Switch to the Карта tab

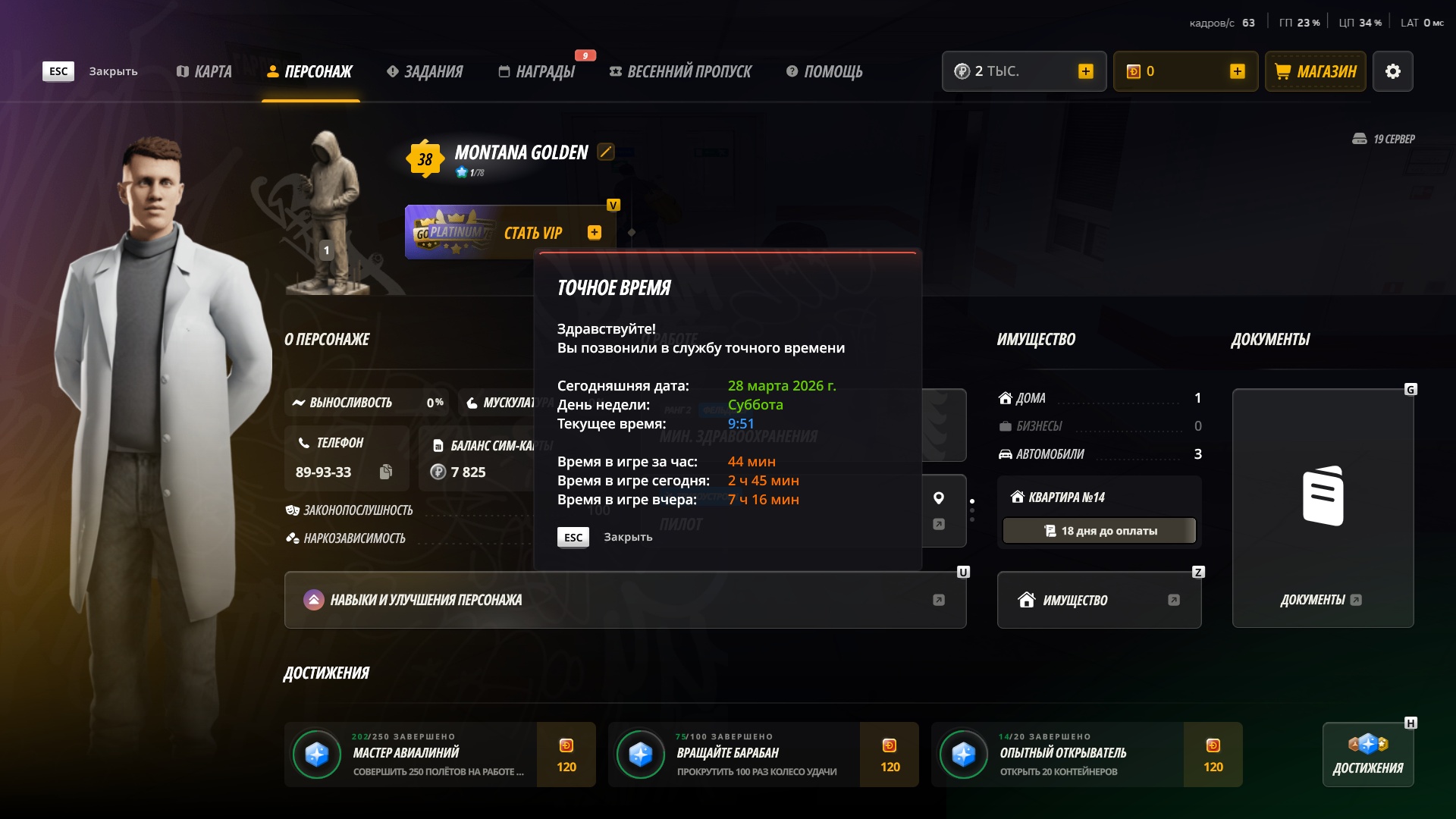[204, 71]
